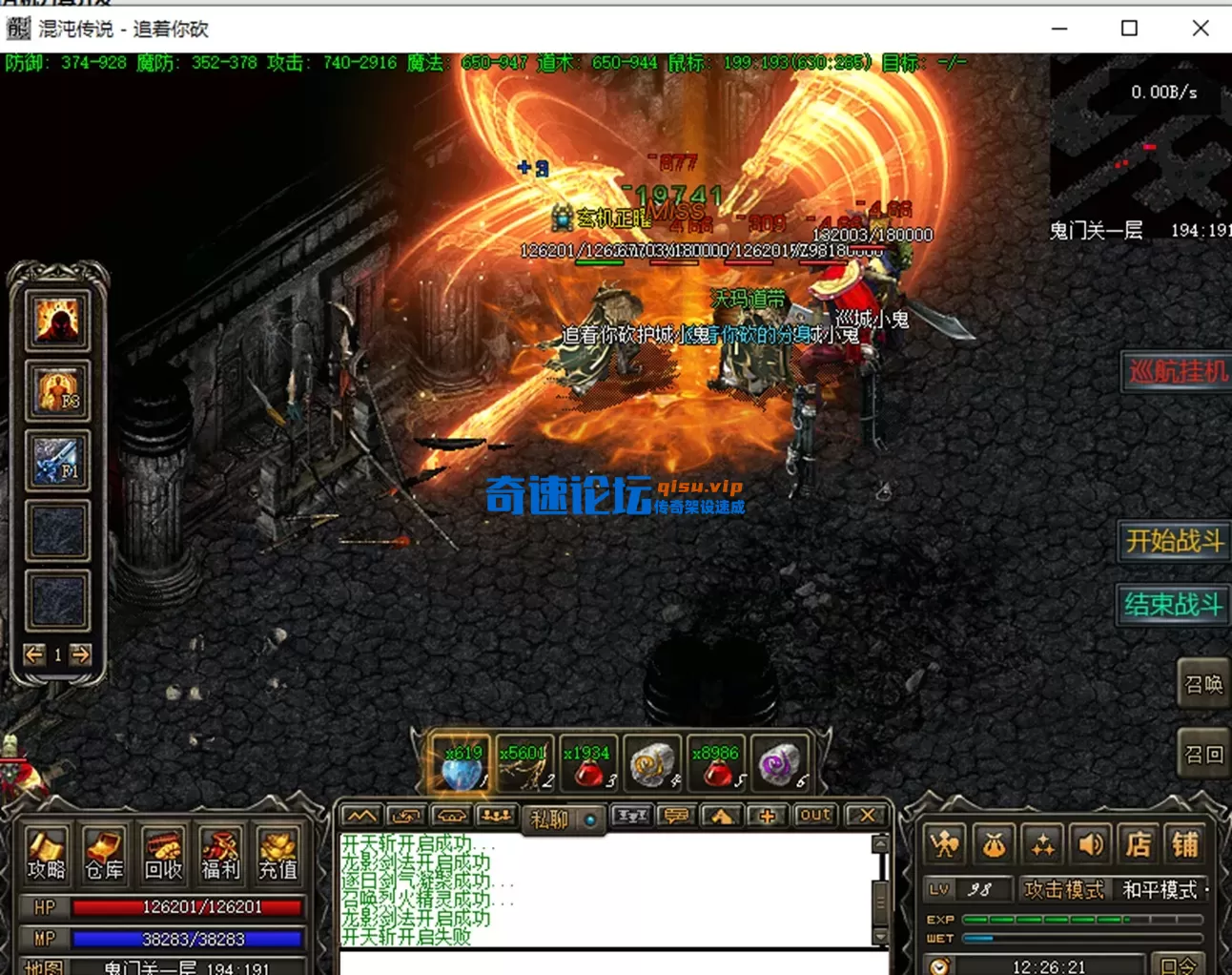
Task: Click the speaker sound icon
Action: [x=1091, y=844]
